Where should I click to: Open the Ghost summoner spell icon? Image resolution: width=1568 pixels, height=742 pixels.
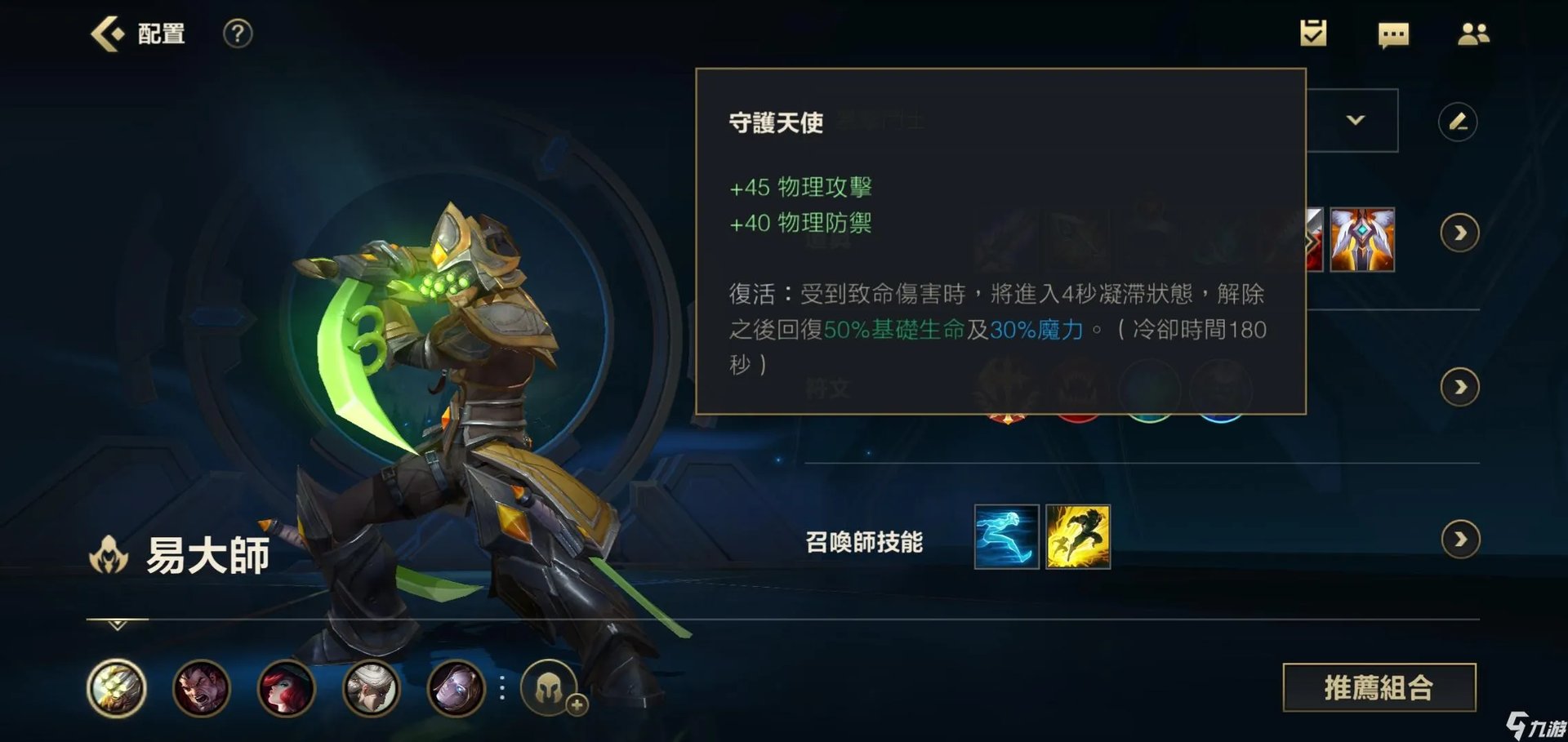coord(1006,536)
